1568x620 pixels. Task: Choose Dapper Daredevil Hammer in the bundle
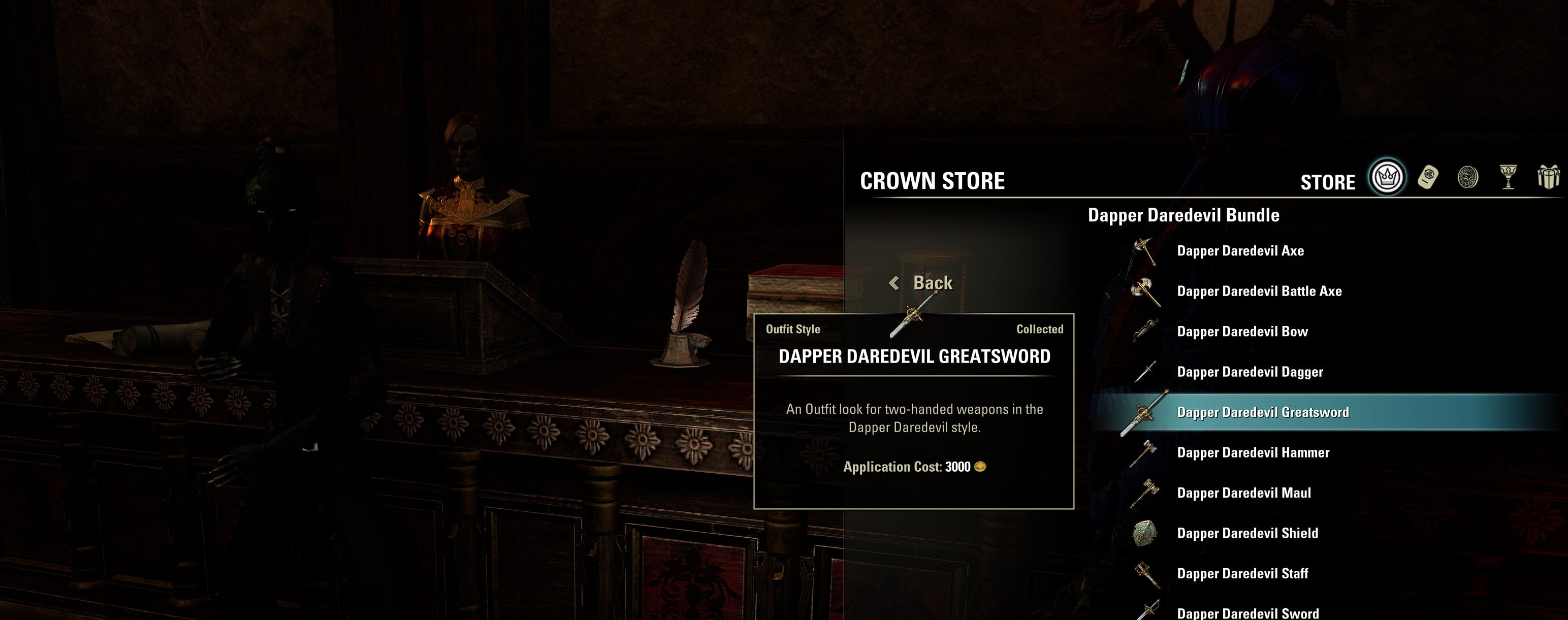pyautogui.click(x=1253, y=452)
